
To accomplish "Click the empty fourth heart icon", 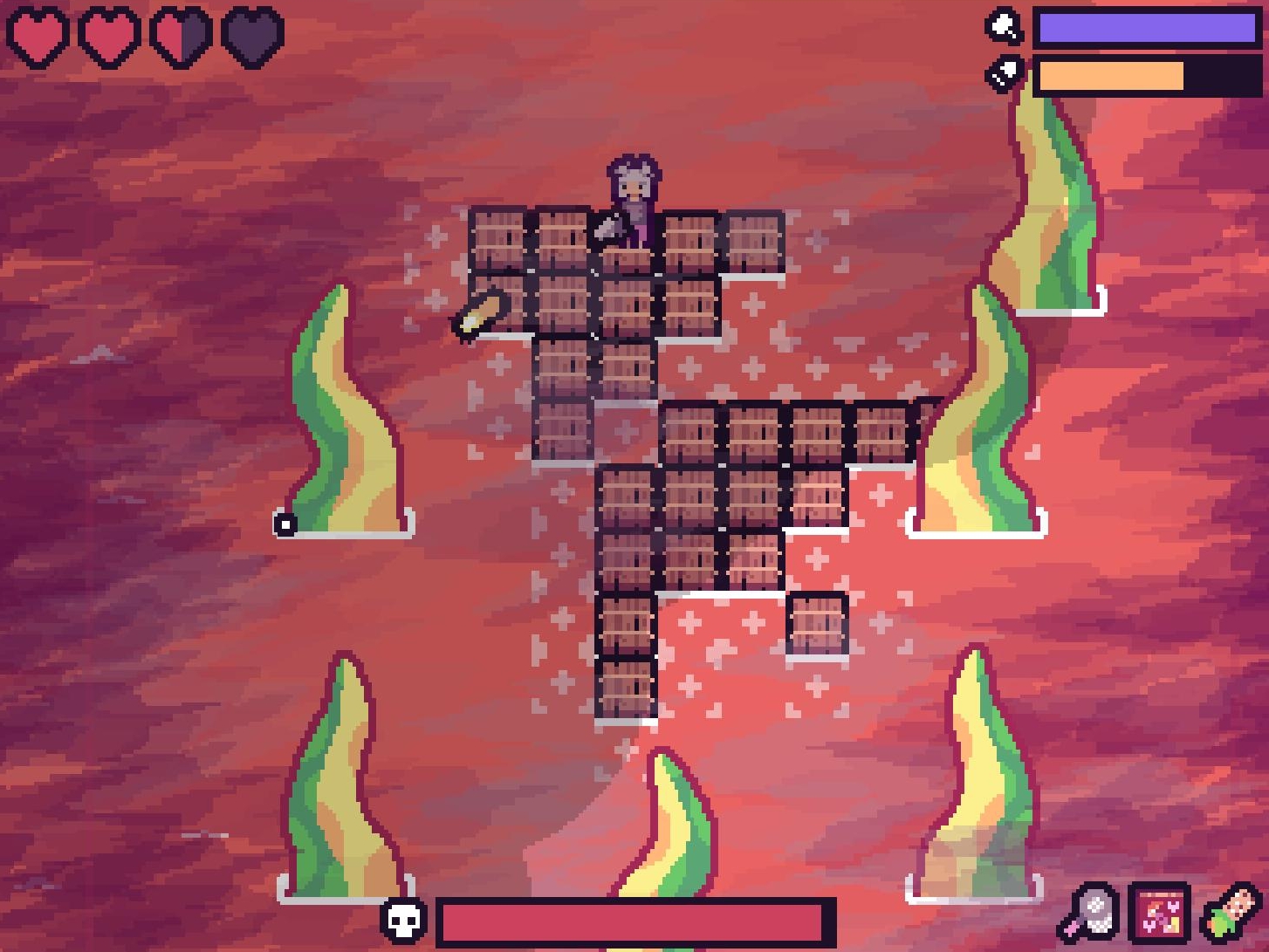I will 255,32.
